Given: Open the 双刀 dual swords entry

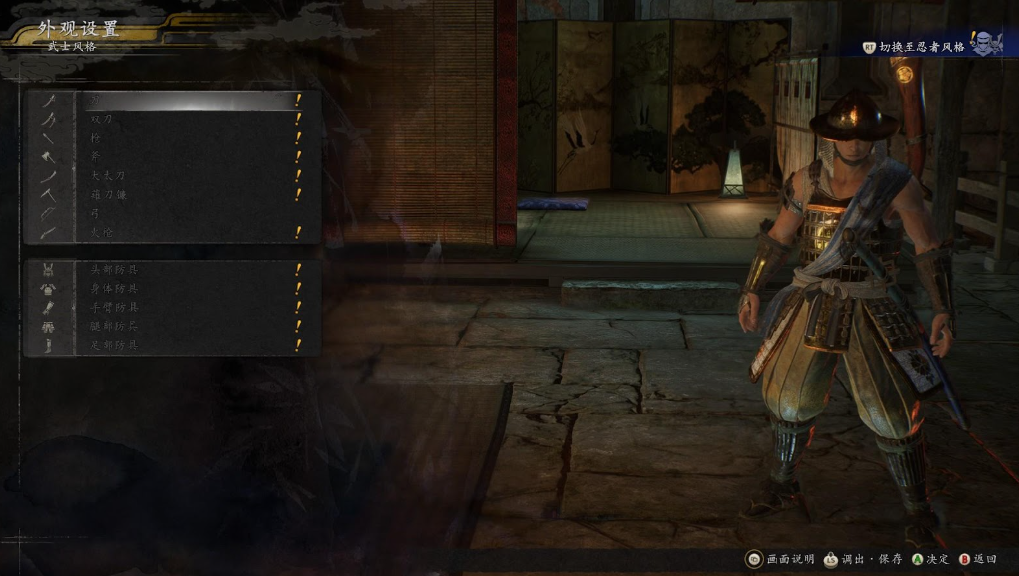Looking at the screenshot, I should tap(170, 119).
